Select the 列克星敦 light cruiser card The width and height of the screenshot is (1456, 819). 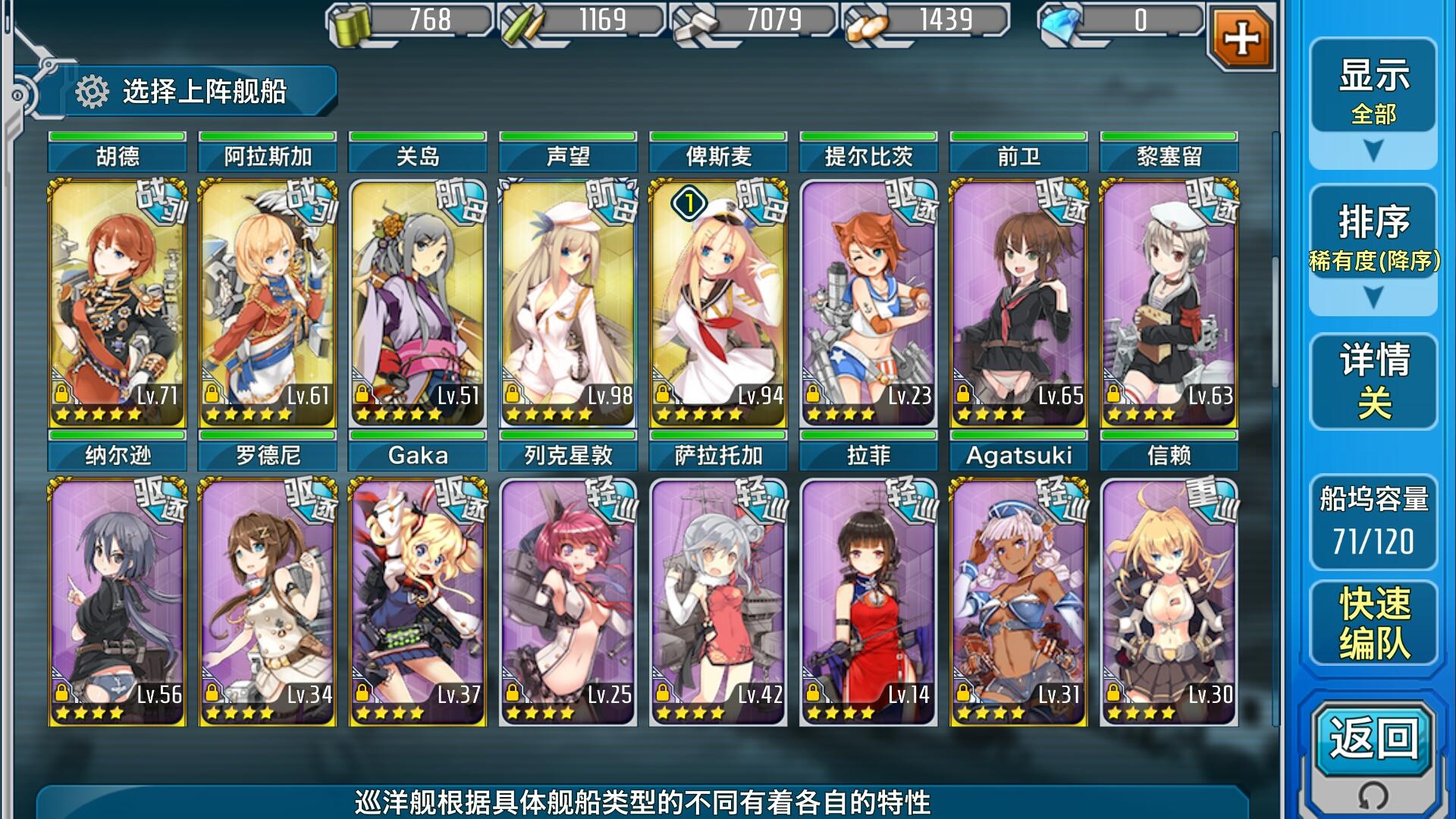568,602
